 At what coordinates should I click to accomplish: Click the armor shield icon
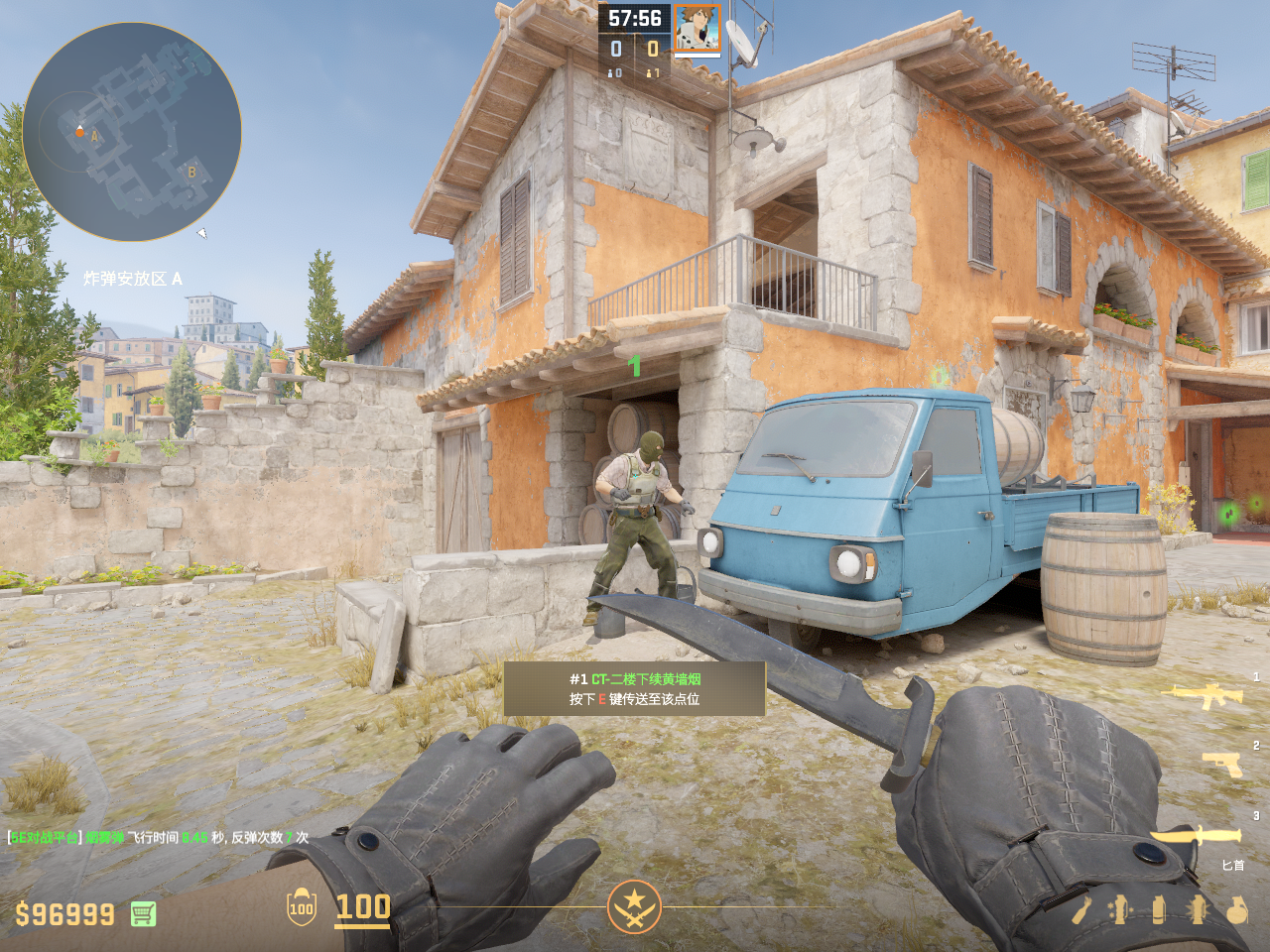tap(302, 907)
